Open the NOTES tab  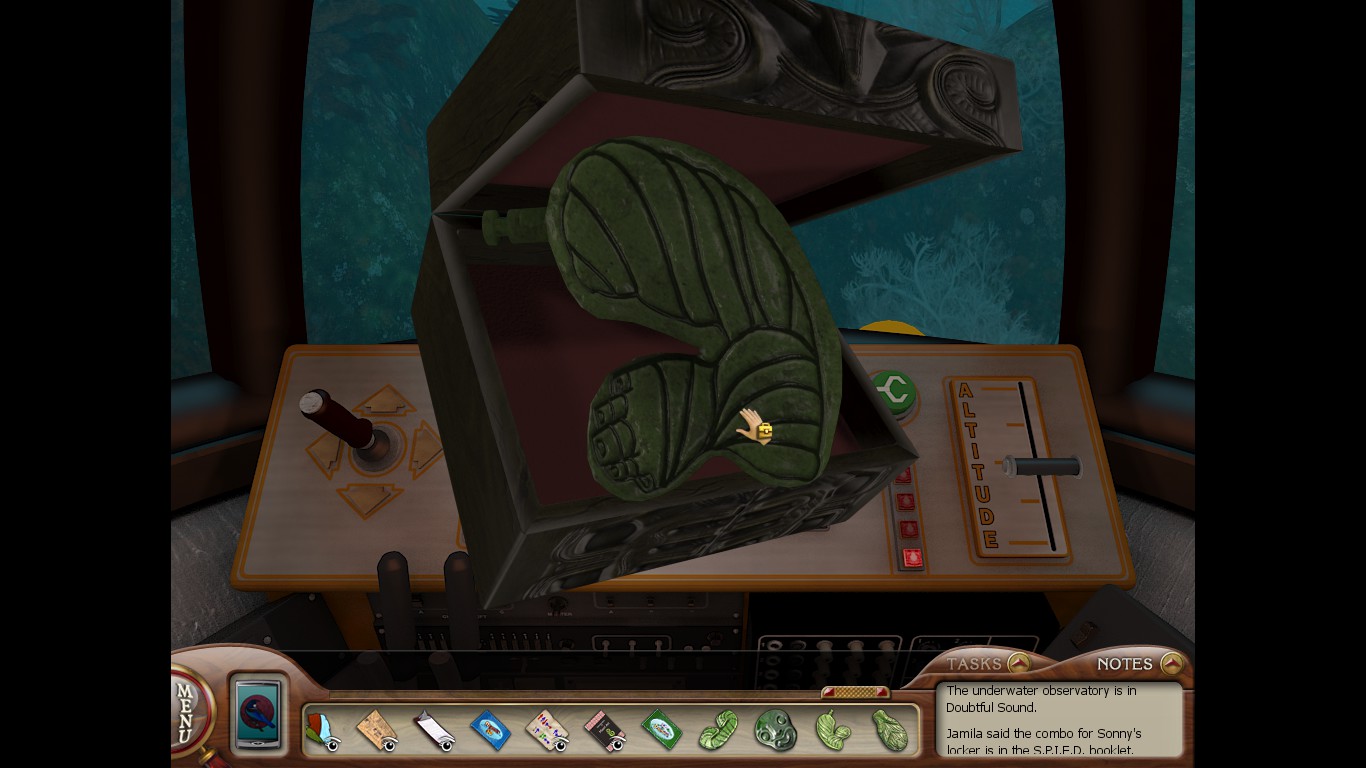[1126, 664]
